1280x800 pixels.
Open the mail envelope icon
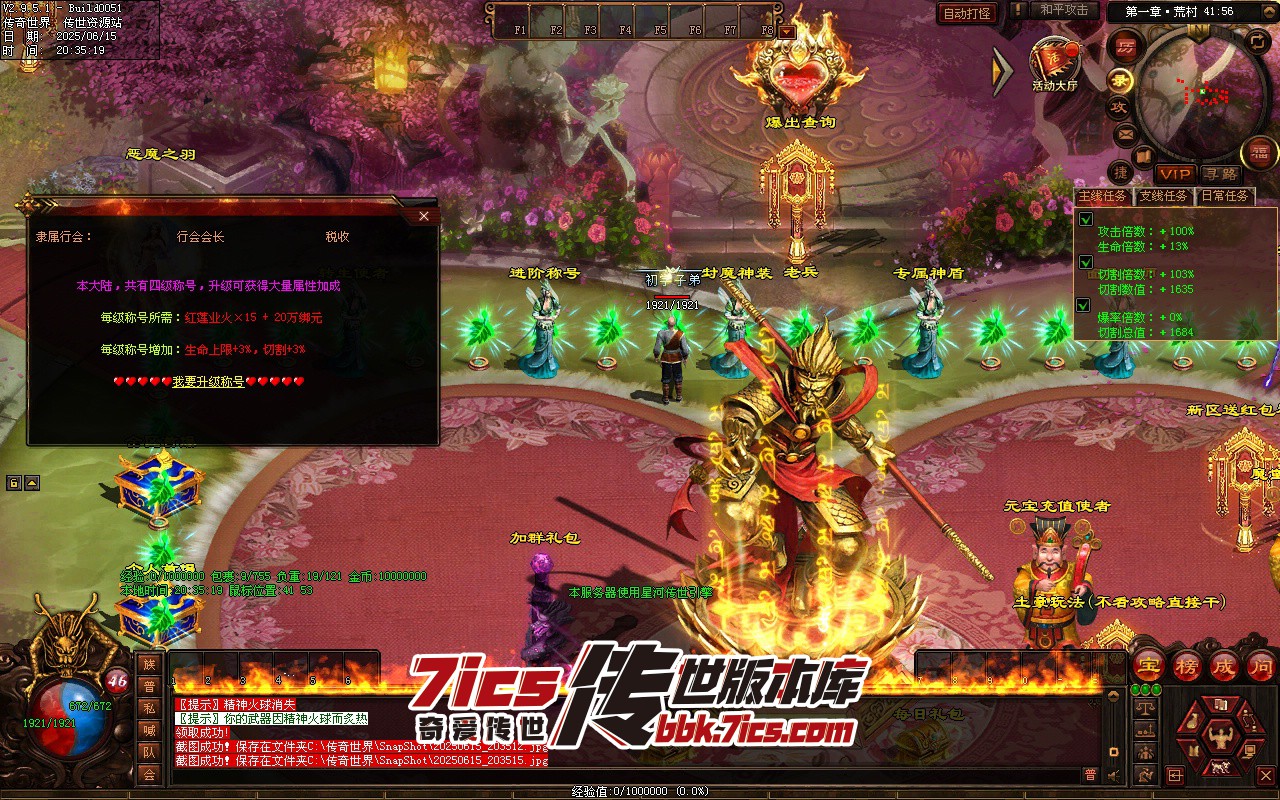1125,133
